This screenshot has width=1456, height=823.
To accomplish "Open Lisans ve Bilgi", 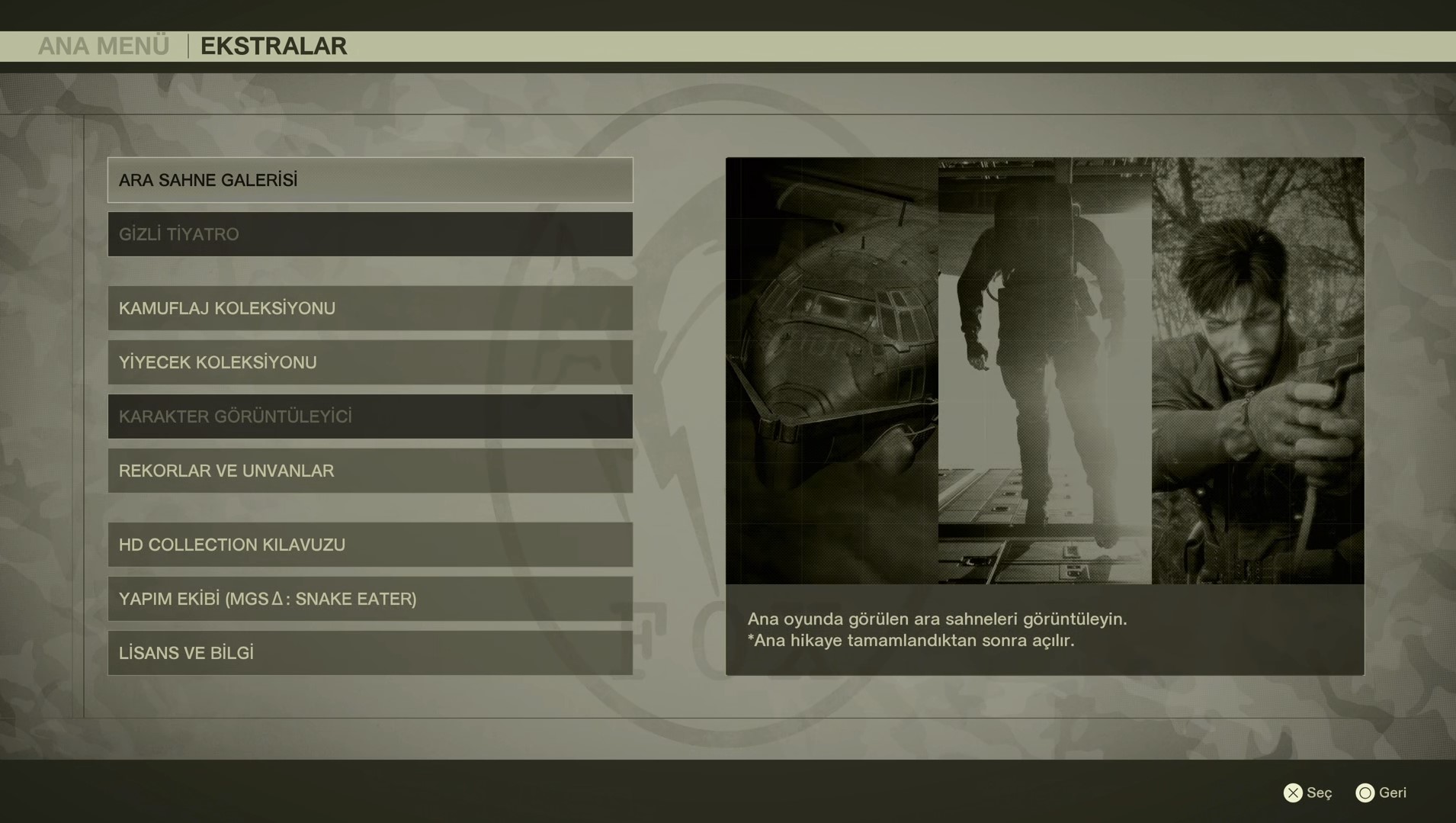I will click(x=370, y=653).
